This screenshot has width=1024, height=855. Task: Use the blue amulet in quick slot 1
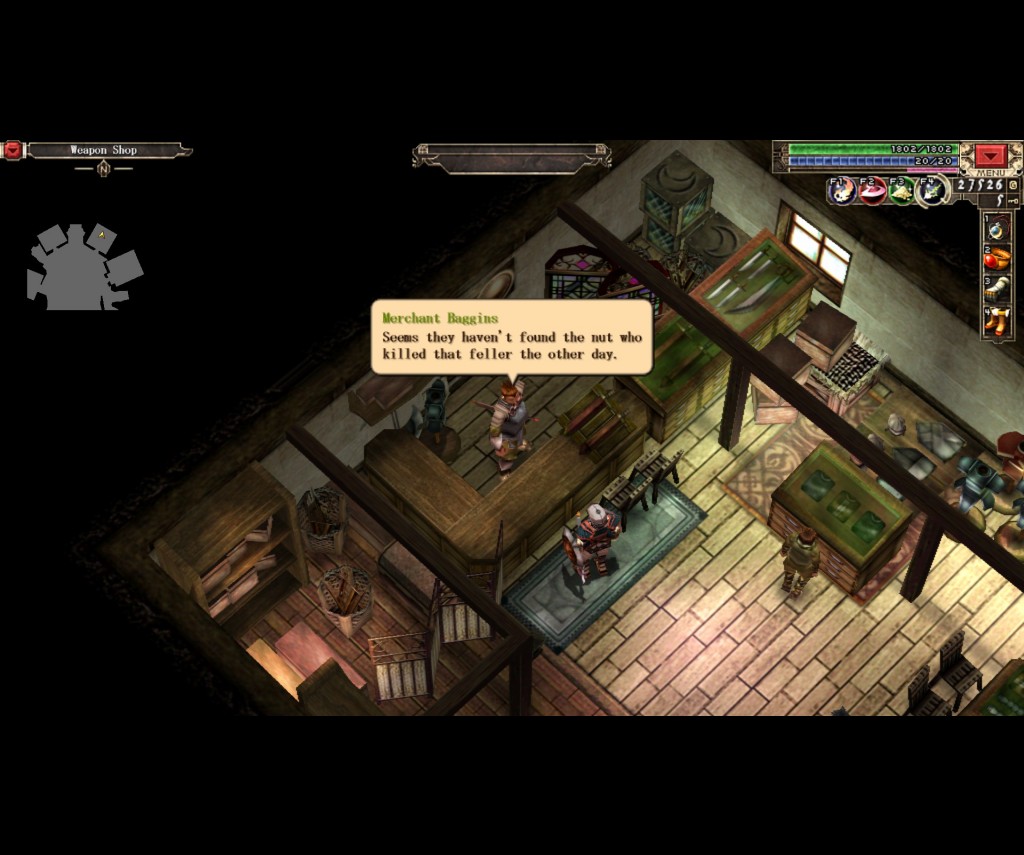click(998, 229)
